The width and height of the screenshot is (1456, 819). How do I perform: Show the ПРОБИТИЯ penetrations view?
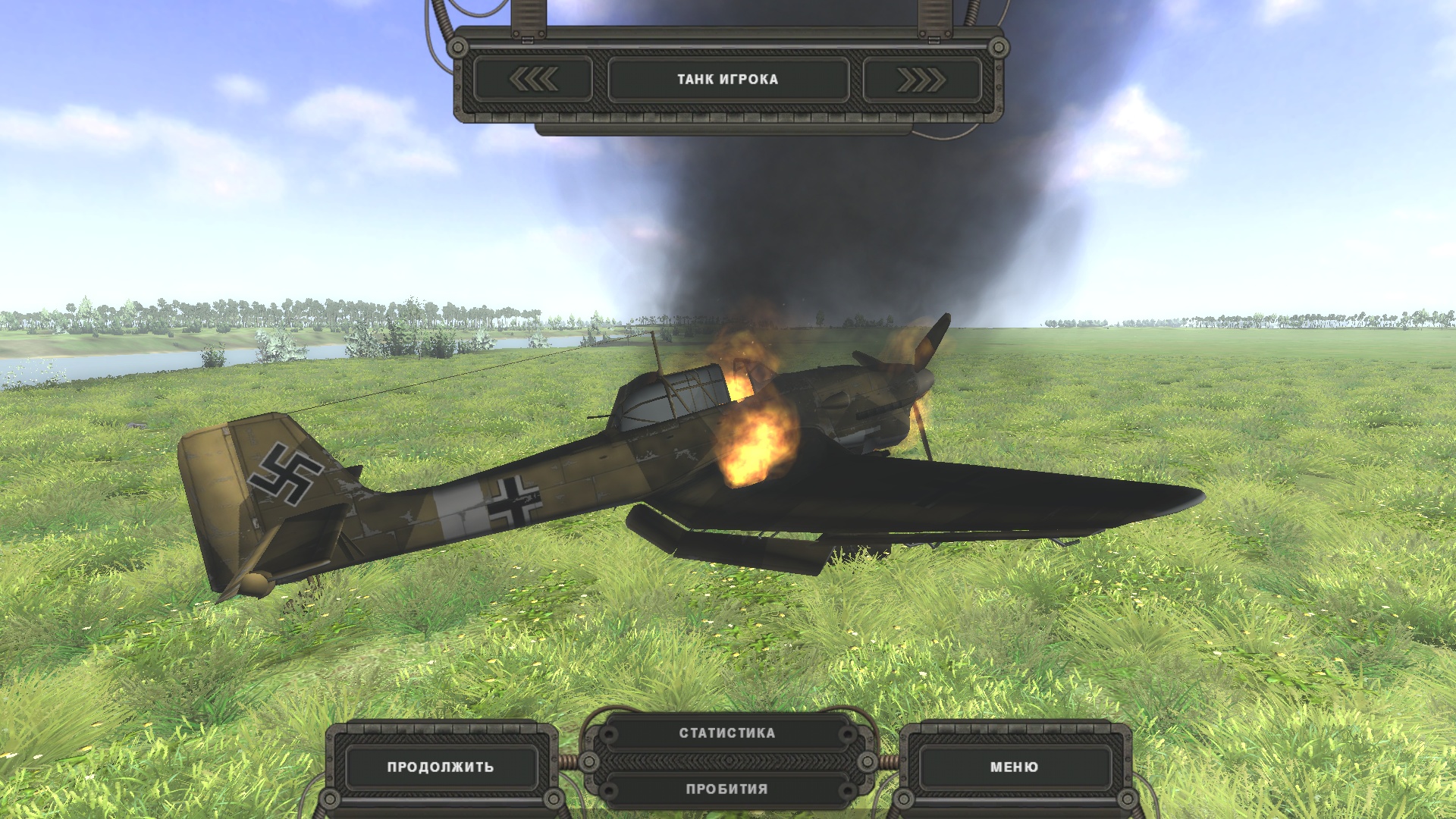click(x=726, y=789)
